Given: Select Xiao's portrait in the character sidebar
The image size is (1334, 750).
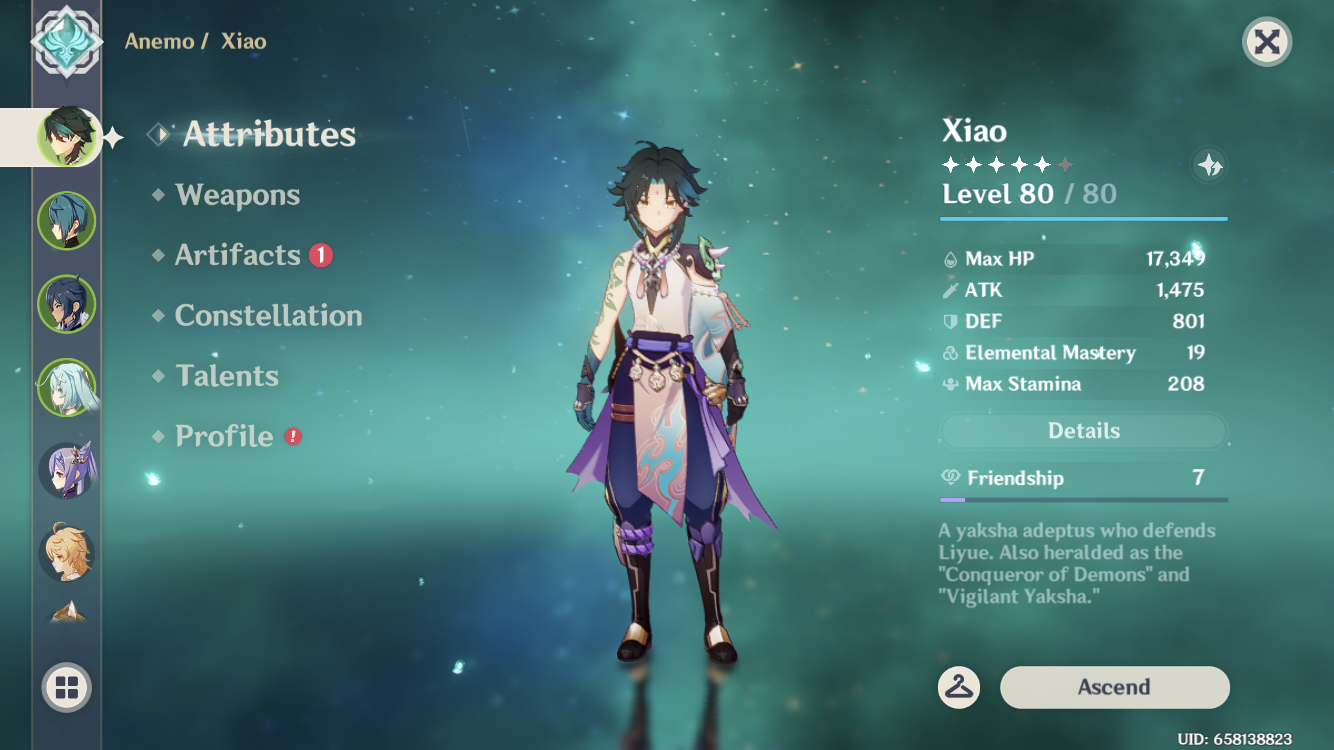Looking at the screenshot, I should [x=66, y=136].
